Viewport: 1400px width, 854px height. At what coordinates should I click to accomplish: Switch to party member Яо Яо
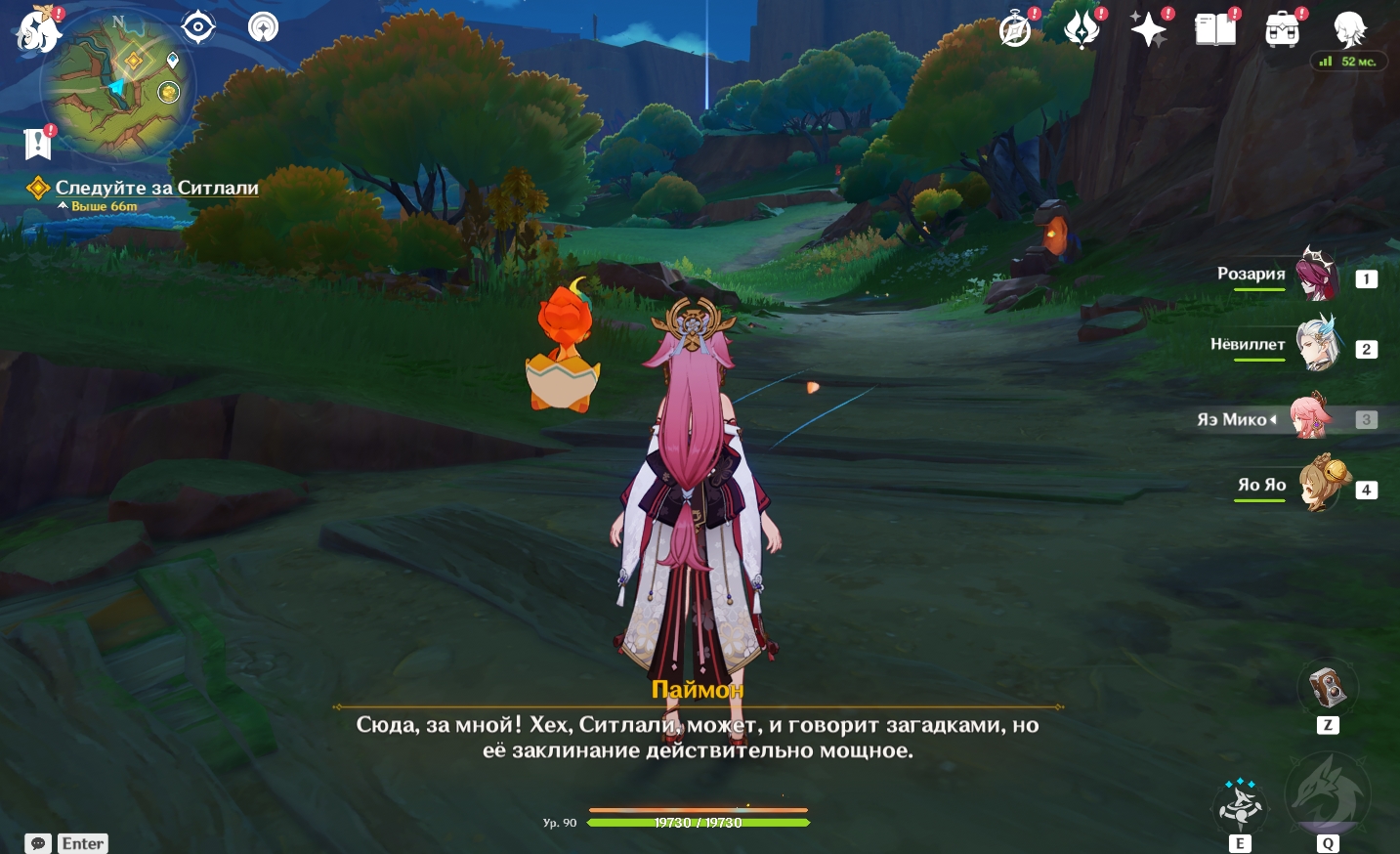1319,486
